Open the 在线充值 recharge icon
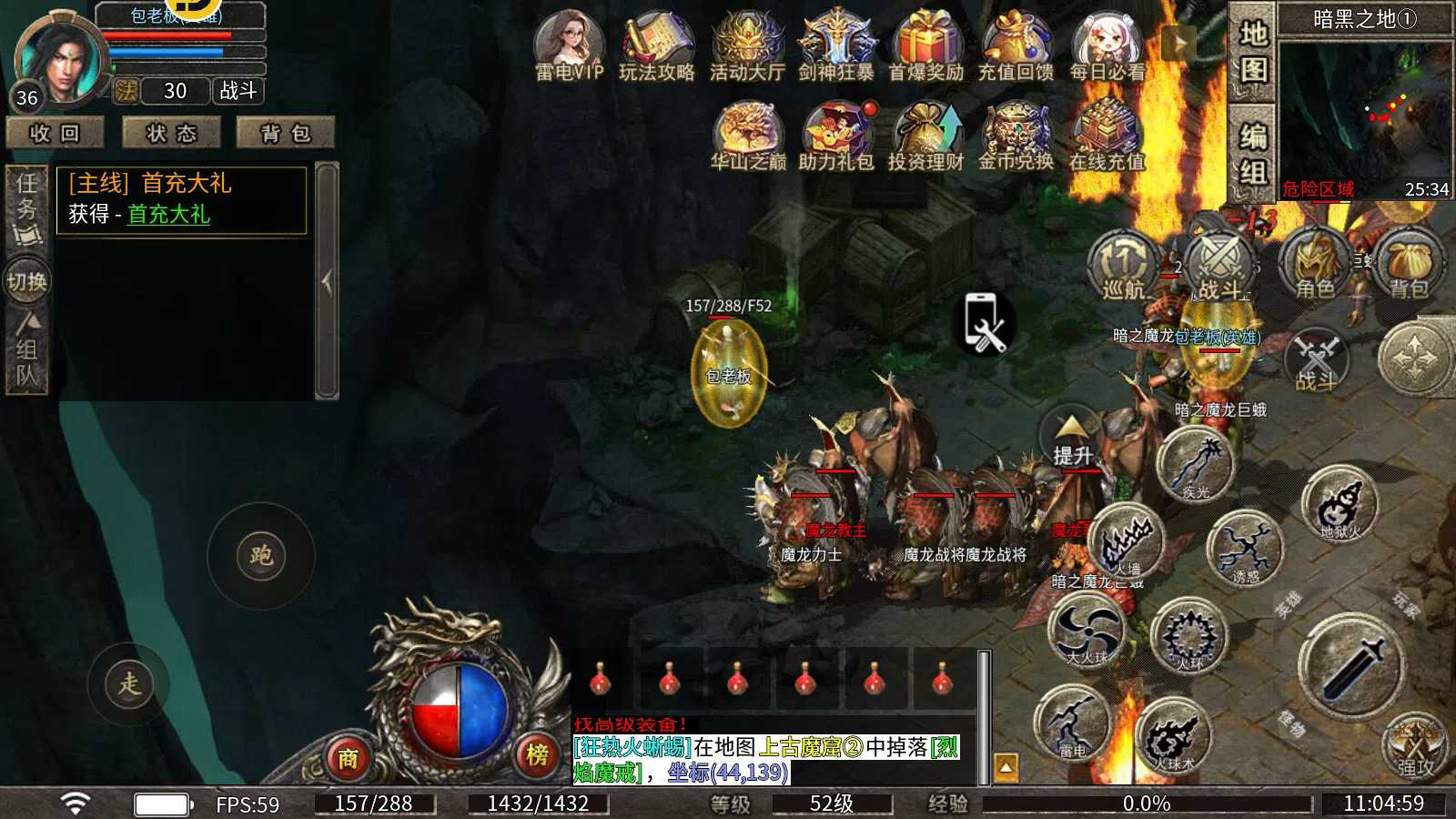 [1106, 136]
